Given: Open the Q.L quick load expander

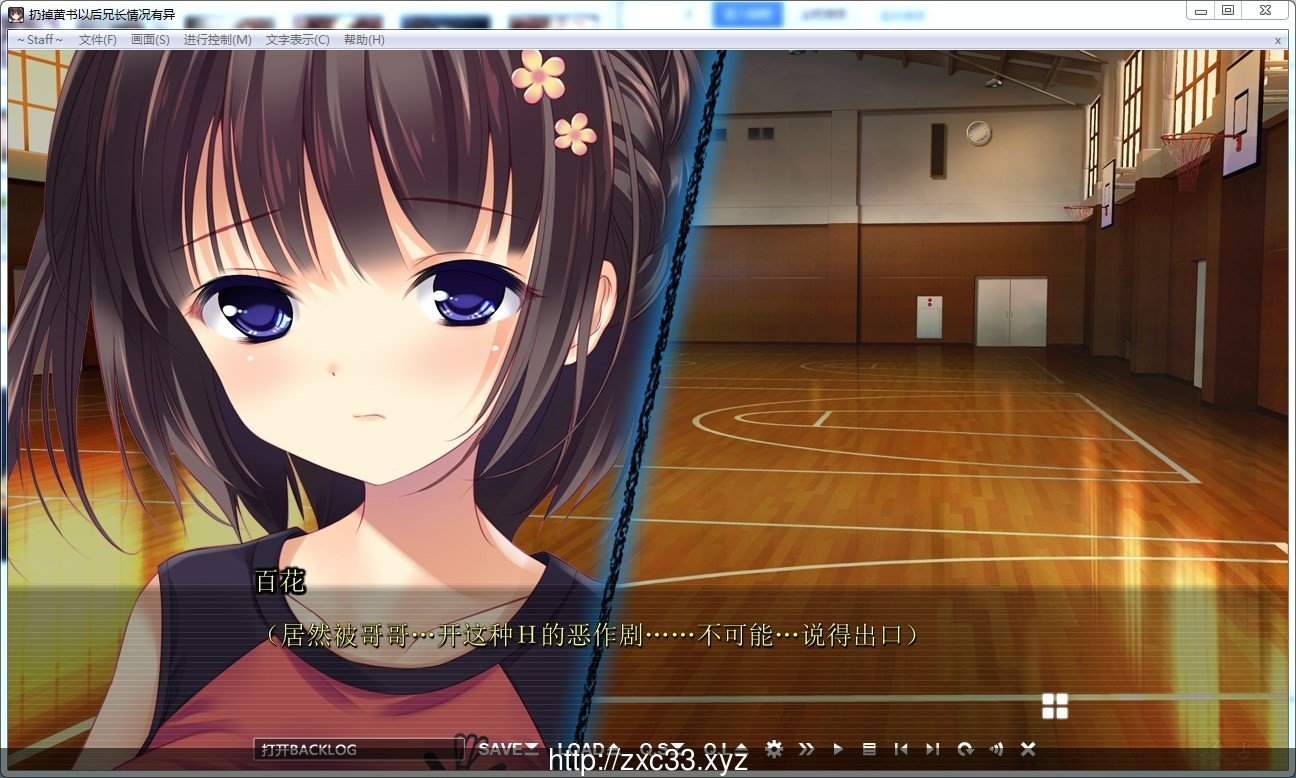Looking at the screenshot, I should [x=740, y=748].
